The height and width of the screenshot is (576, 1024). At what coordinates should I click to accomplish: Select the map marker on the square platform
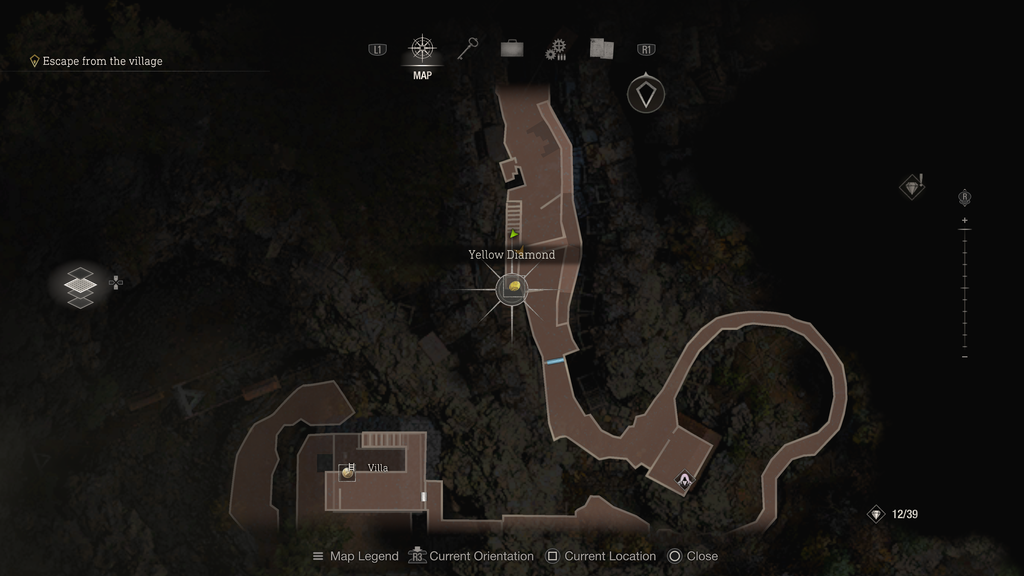(x=684, y=480)
